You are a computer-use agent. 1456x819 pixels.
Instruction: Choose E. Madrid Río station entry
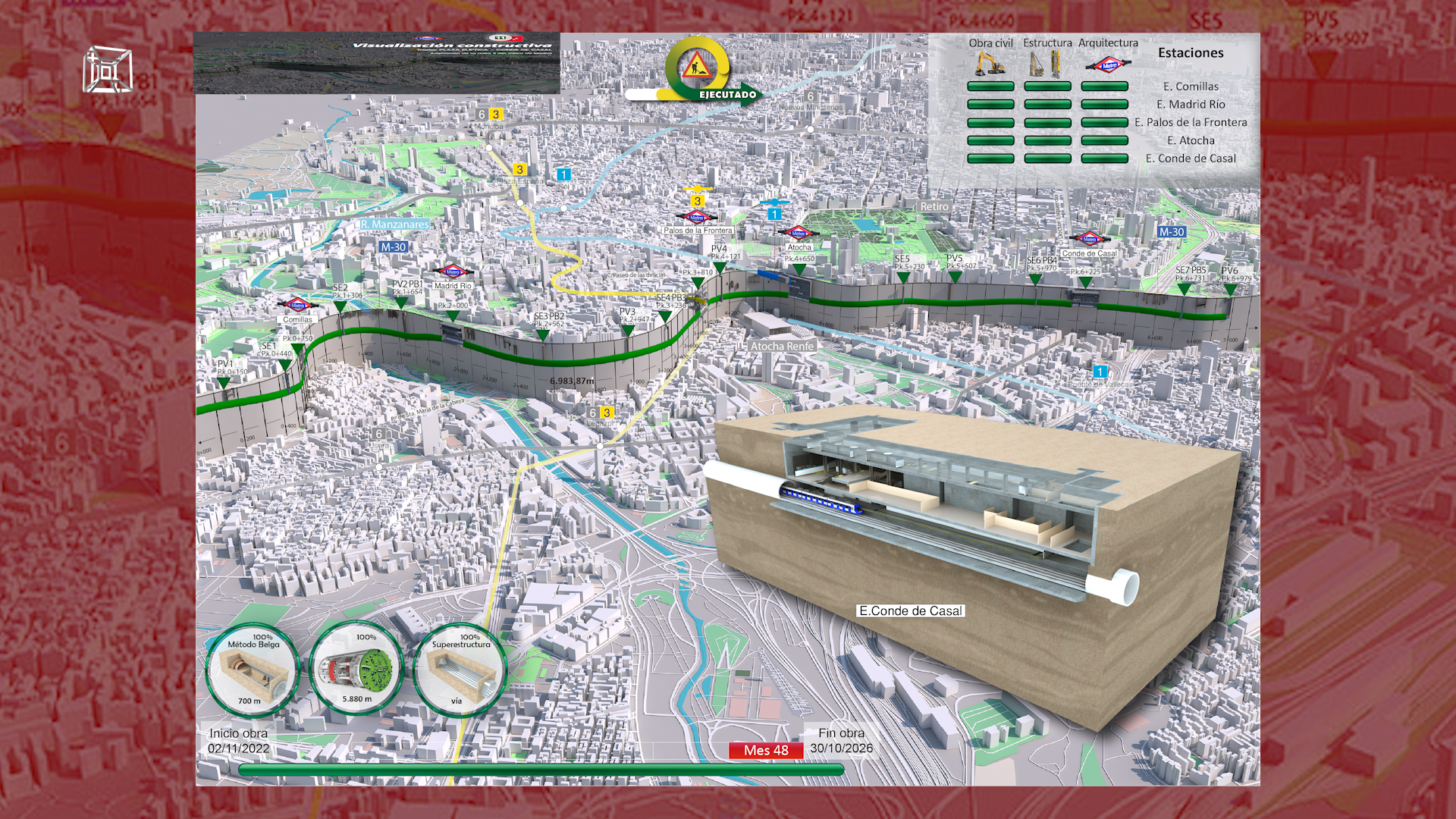(x=1191, y=105)
